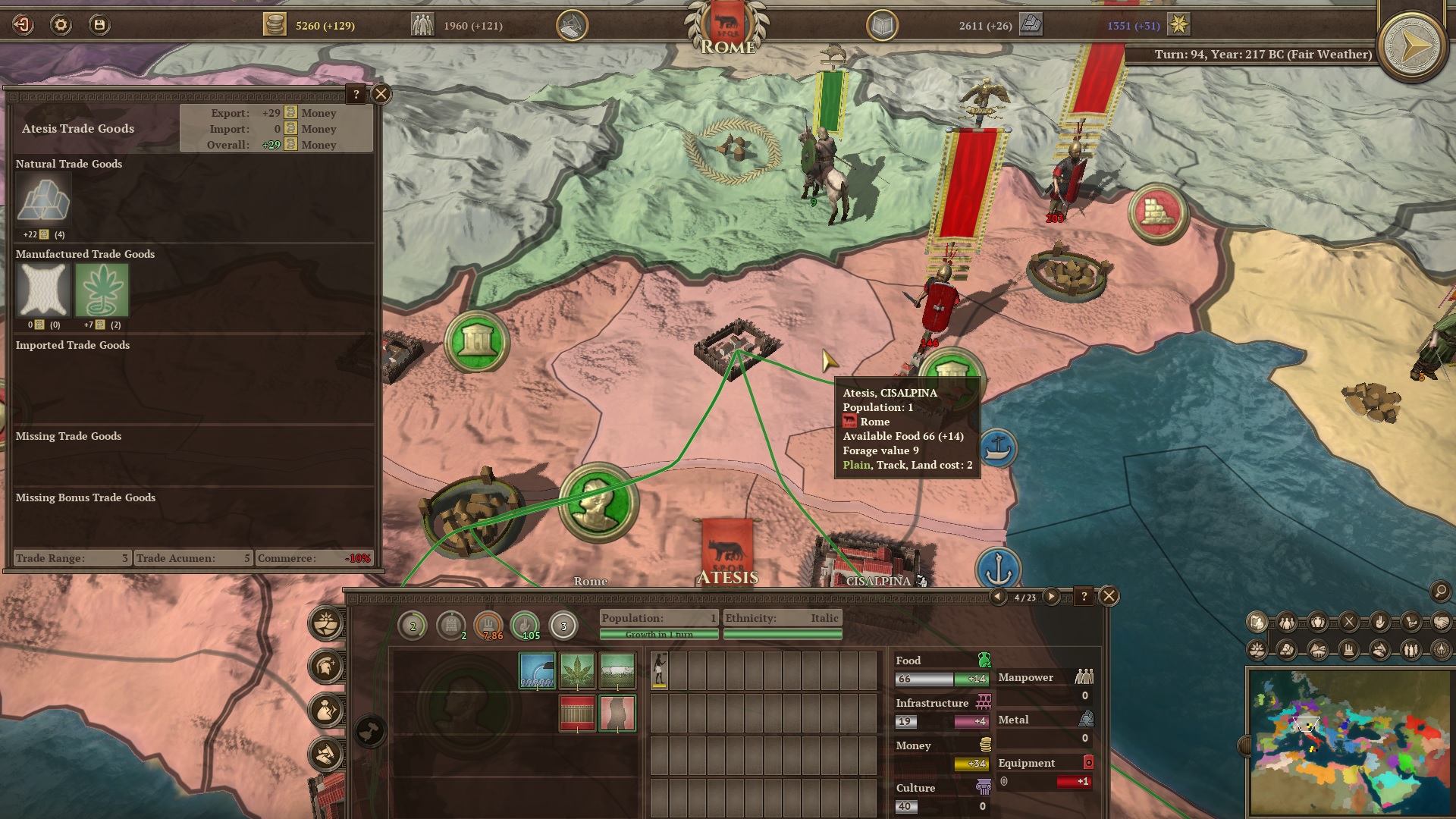
Task: Select the blue aqueduct water building
Action: pos(537,670)
